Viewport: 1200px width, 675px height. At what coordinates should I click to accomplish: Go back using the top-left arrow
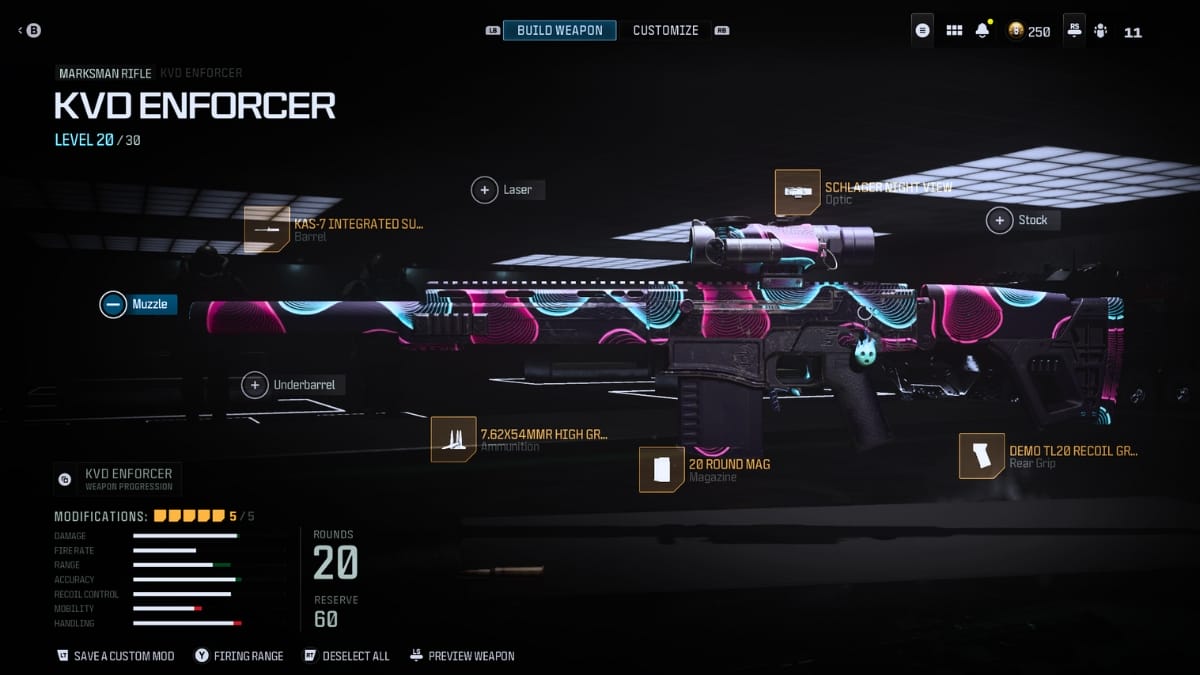[21, 31]
